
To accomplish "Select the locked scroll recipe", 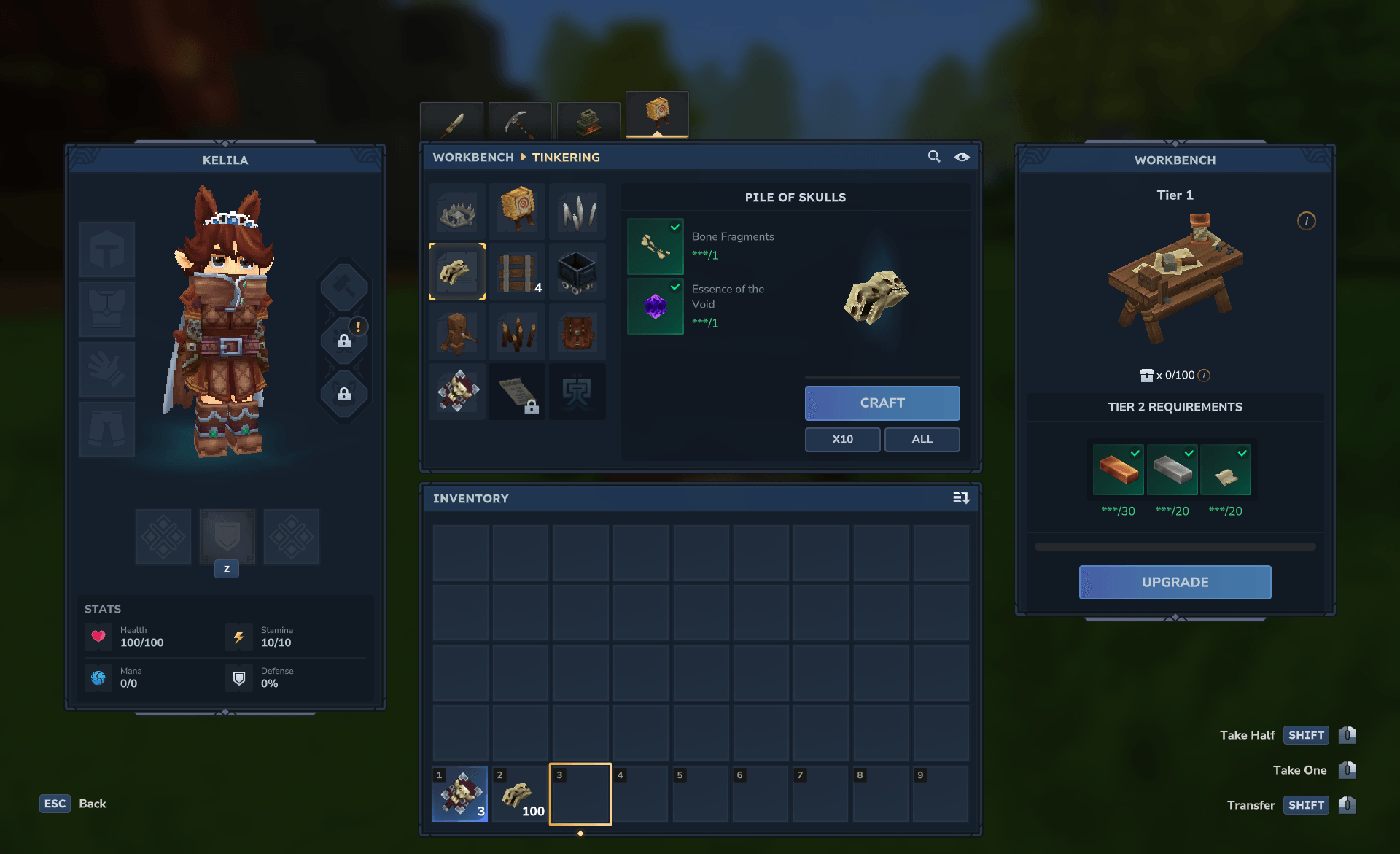I will coord(517,392).
